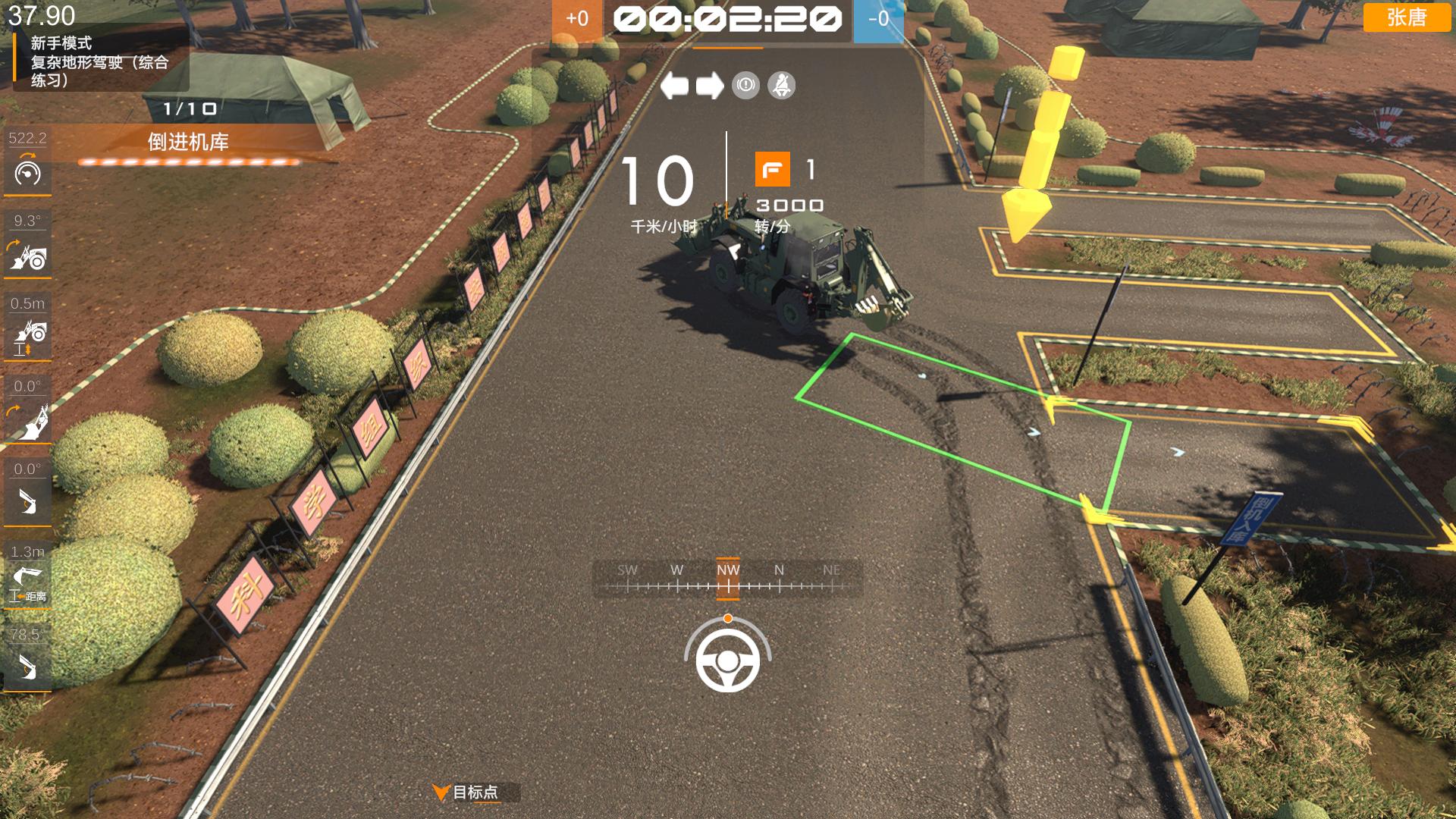Select the digger bucket icon showing 78.5°
This screenshot has height=819, width=1456.
[28, 668]
